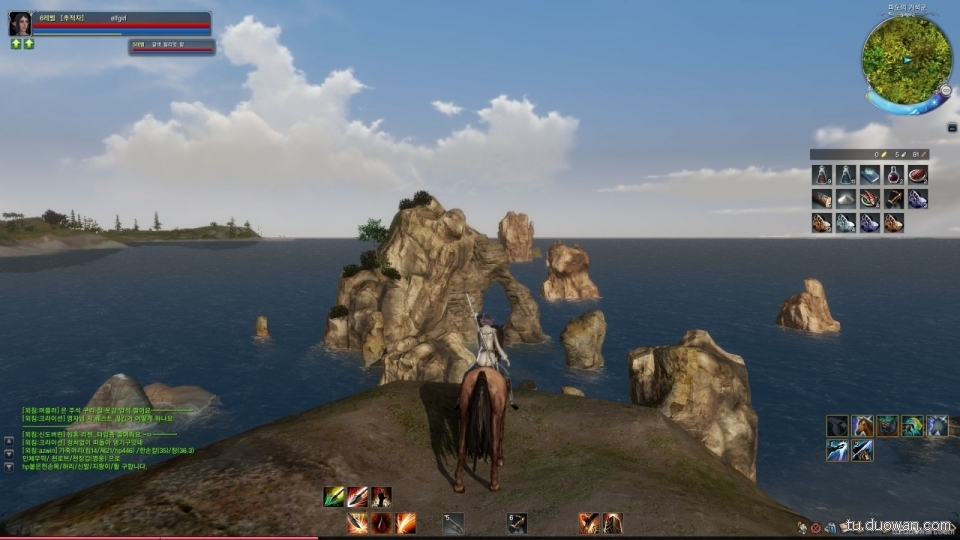Activate the green arrow shot skill
960x540 pixels.
point(334,497)
